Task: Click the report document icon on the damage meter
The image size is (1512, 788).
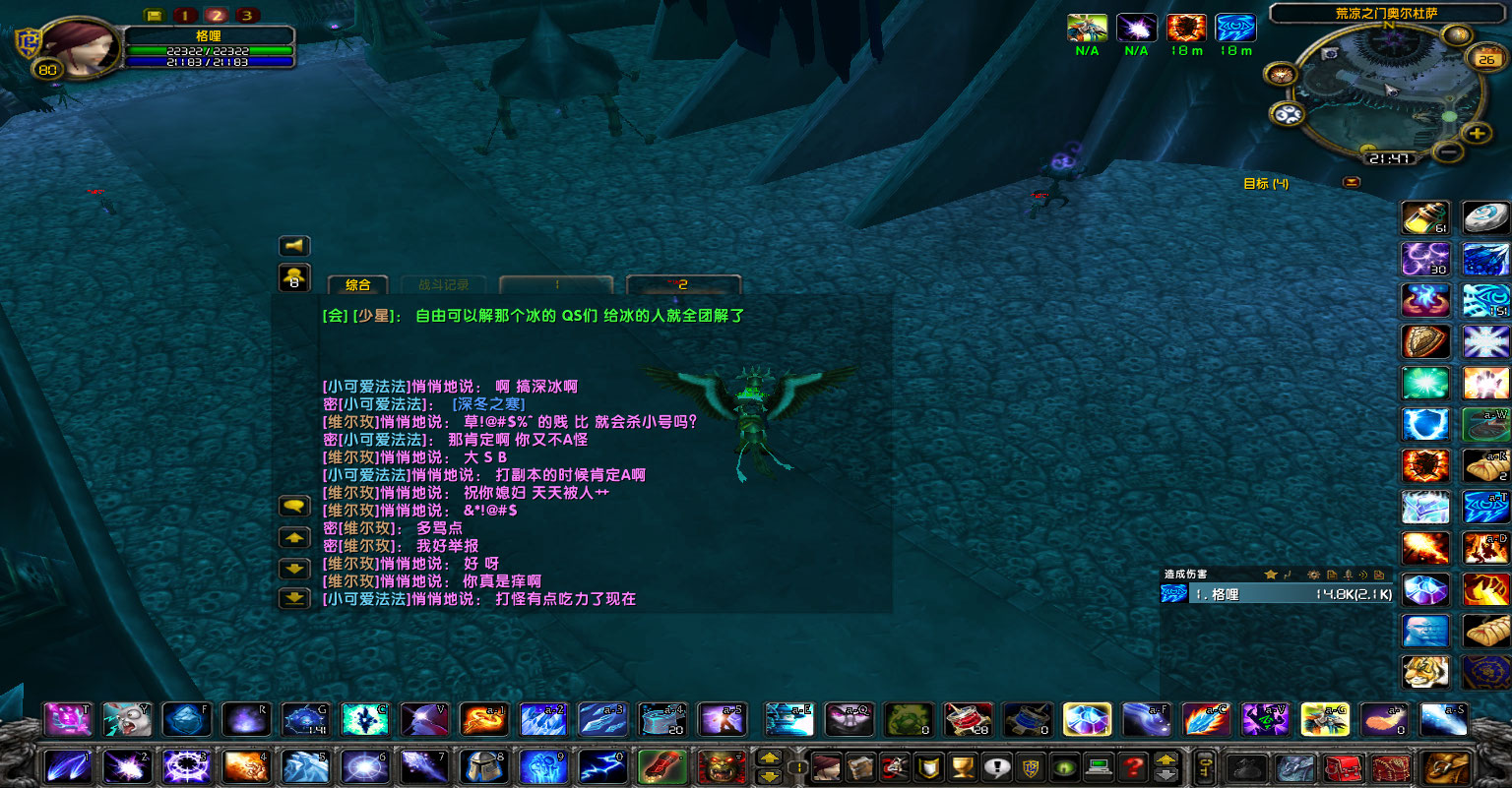Action: pos(1332,575)
